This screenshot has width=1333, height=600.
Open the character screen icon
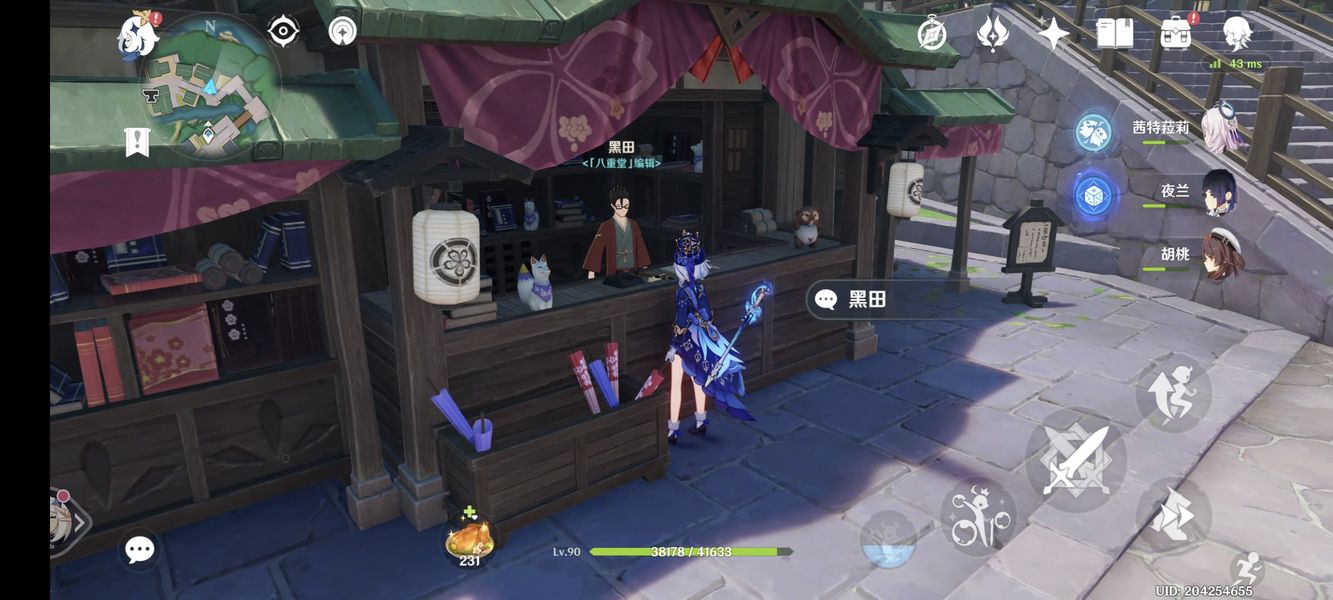pyautogui.click(x=1237, y=34)
